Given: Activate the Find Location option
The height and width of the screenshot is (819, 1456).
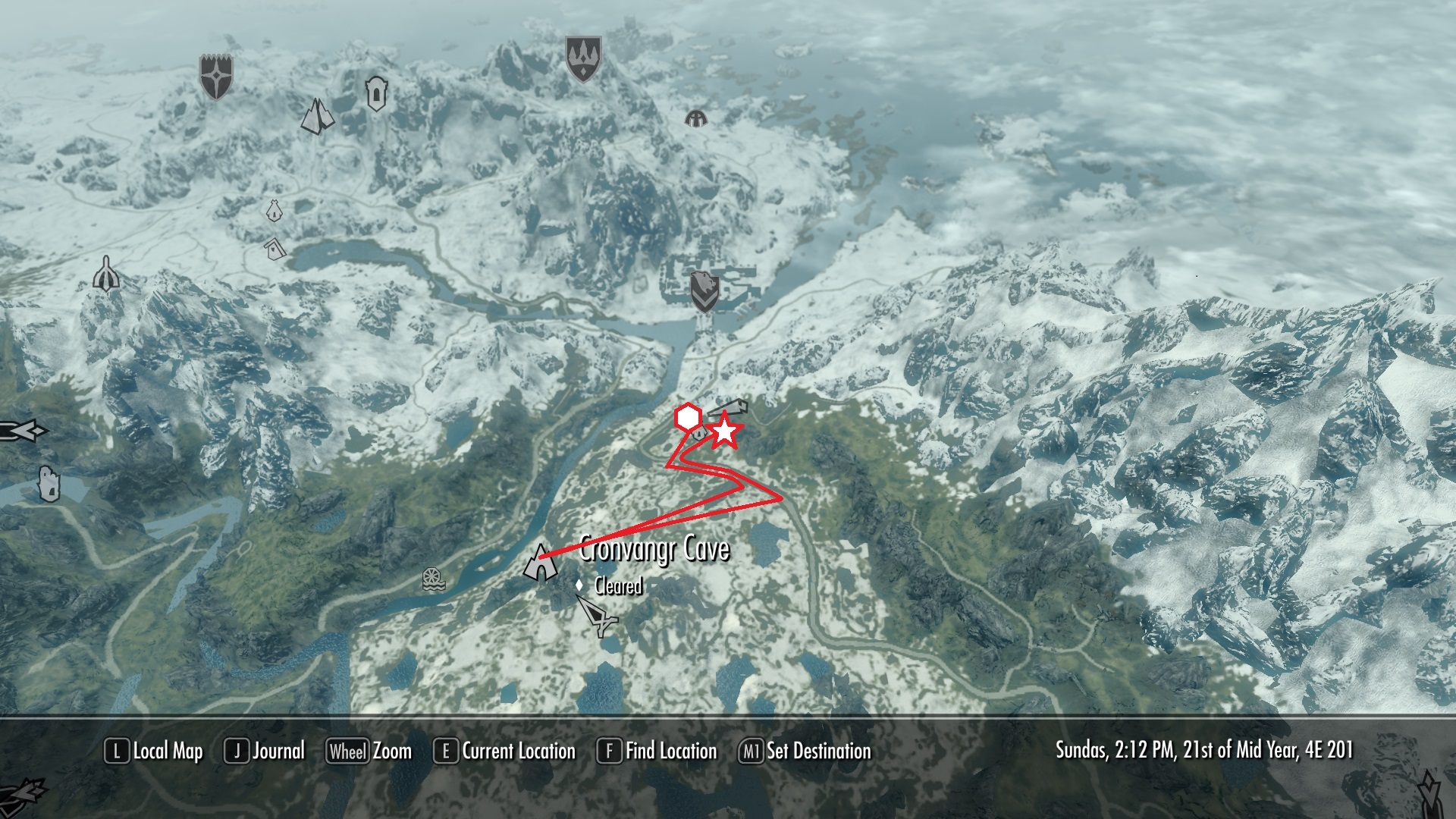Looking at the screenshot, I should click(x=657, y=752).
